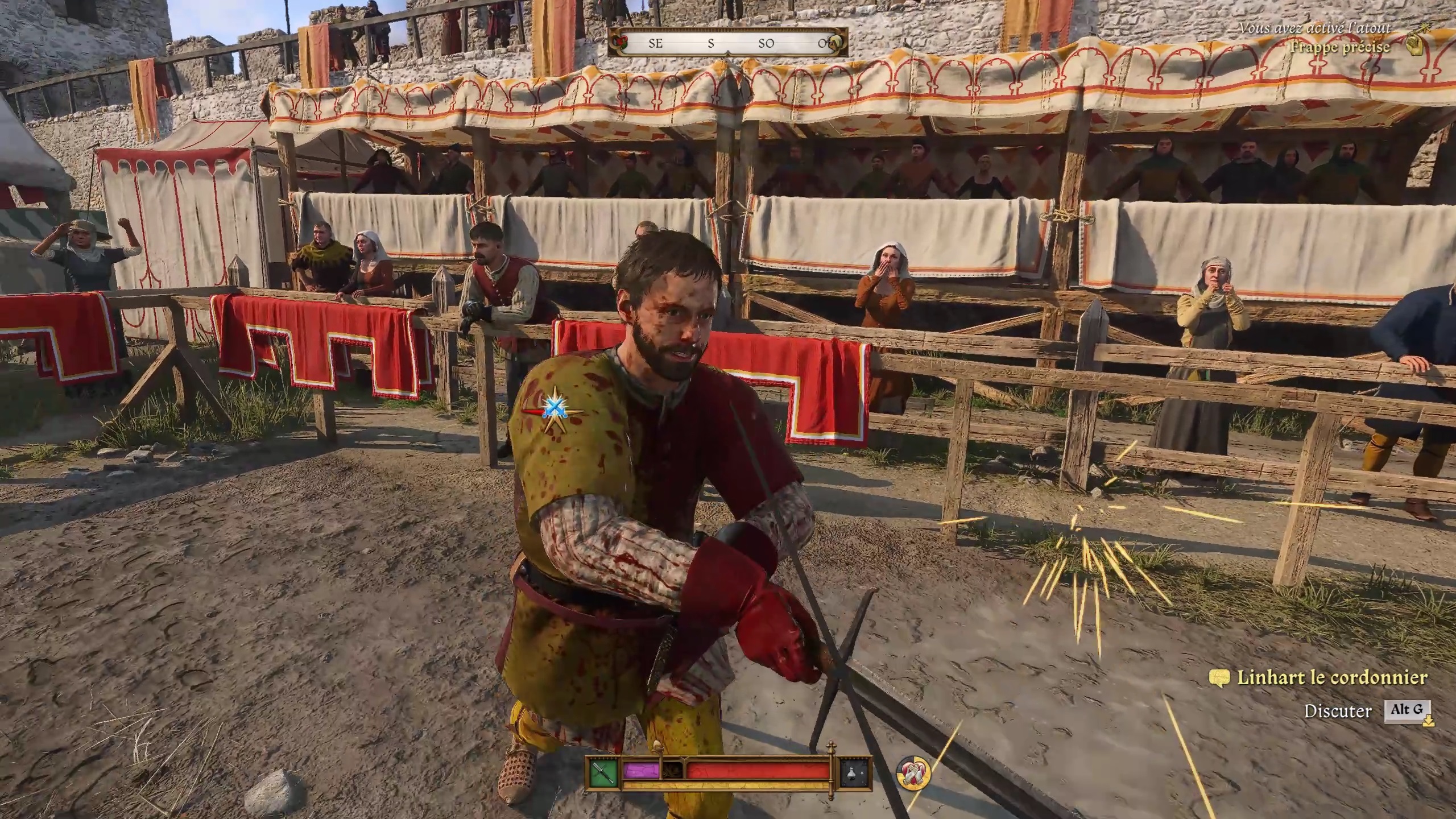Select the S marker on the compass

(711, 44)
